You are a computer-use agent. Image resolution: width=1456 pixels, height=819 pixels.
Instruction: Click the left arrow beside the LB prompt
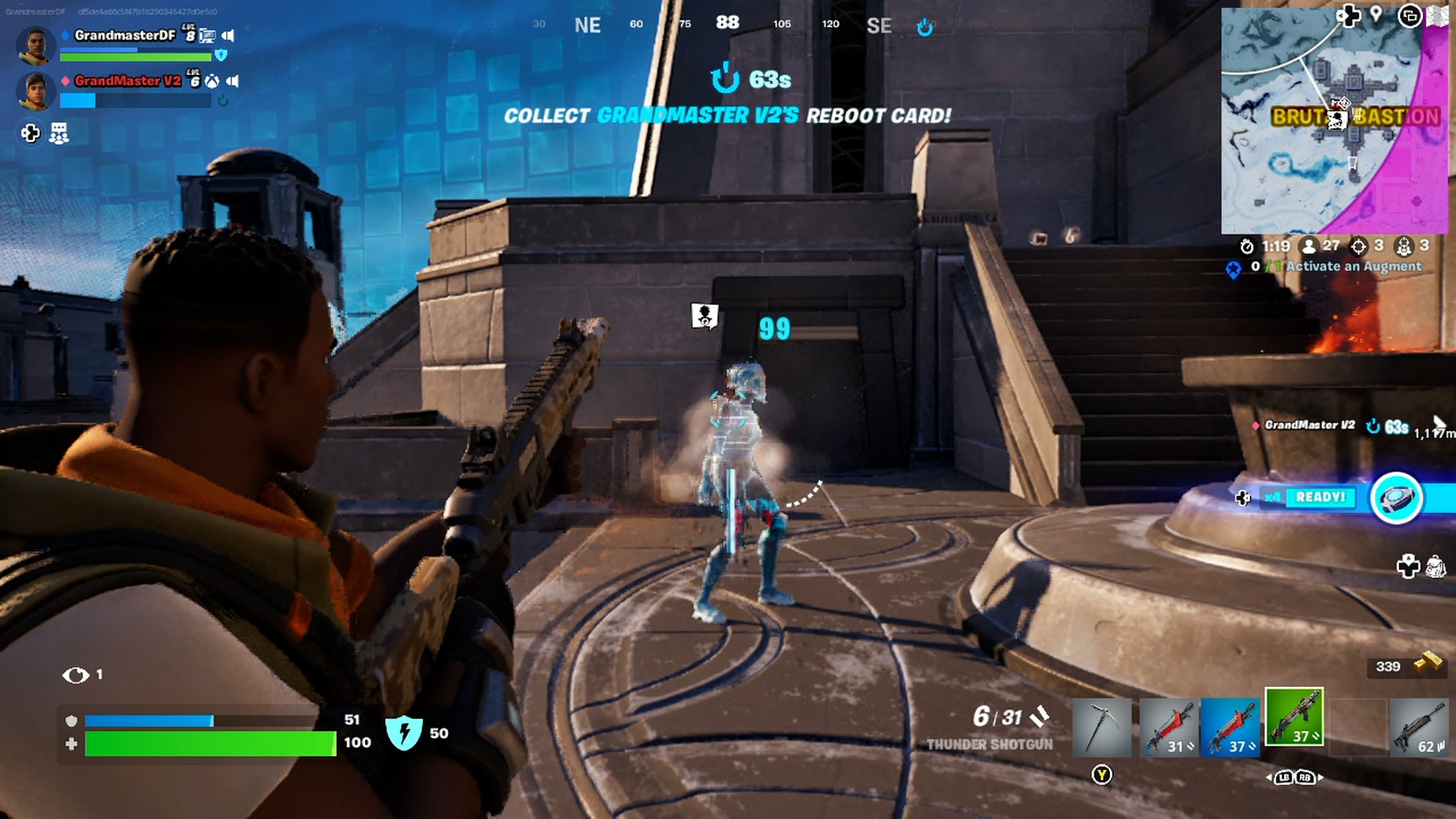(x=1268, y=777)
